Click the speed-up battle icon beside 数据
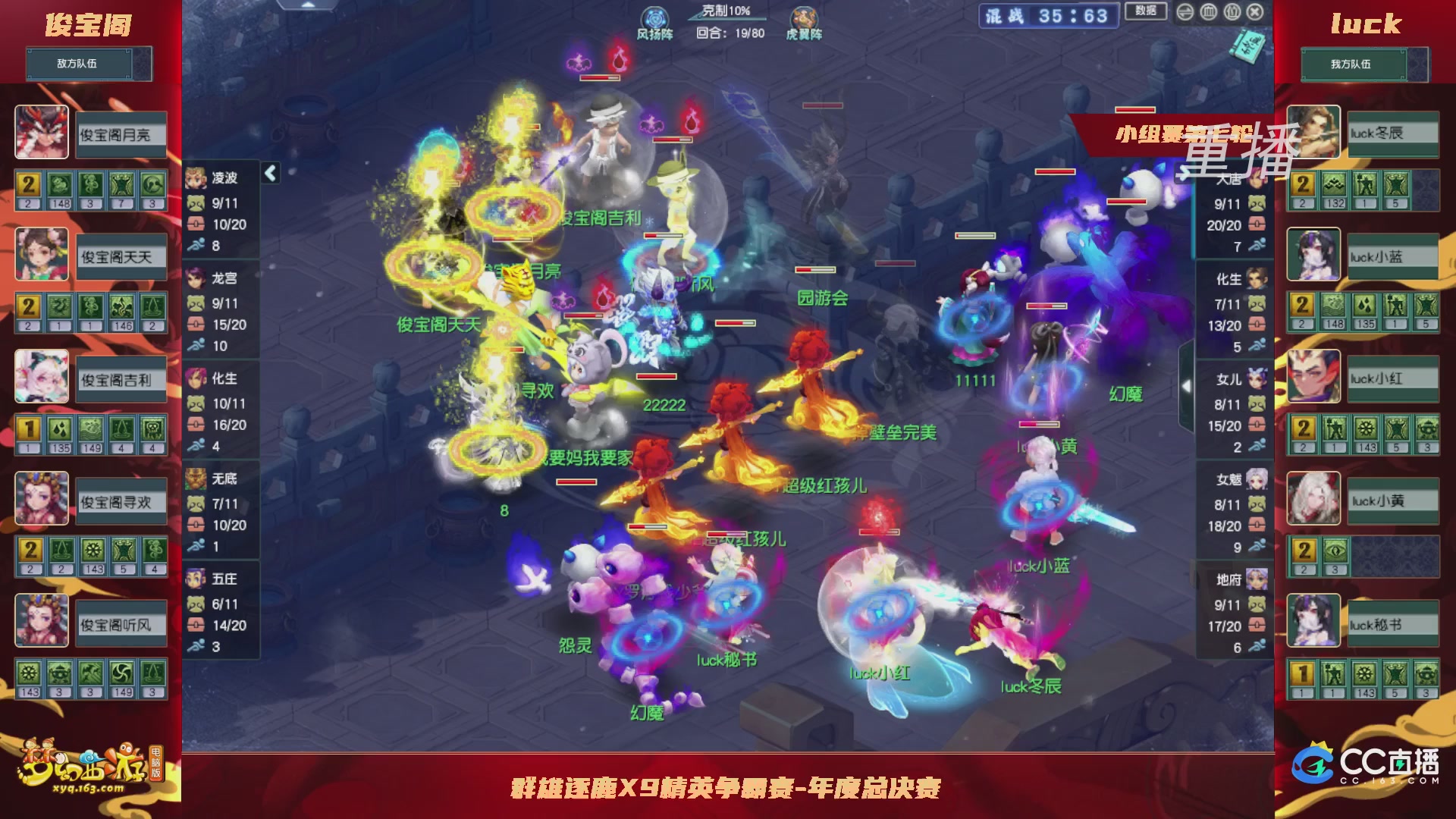 tap(1184, 12)
